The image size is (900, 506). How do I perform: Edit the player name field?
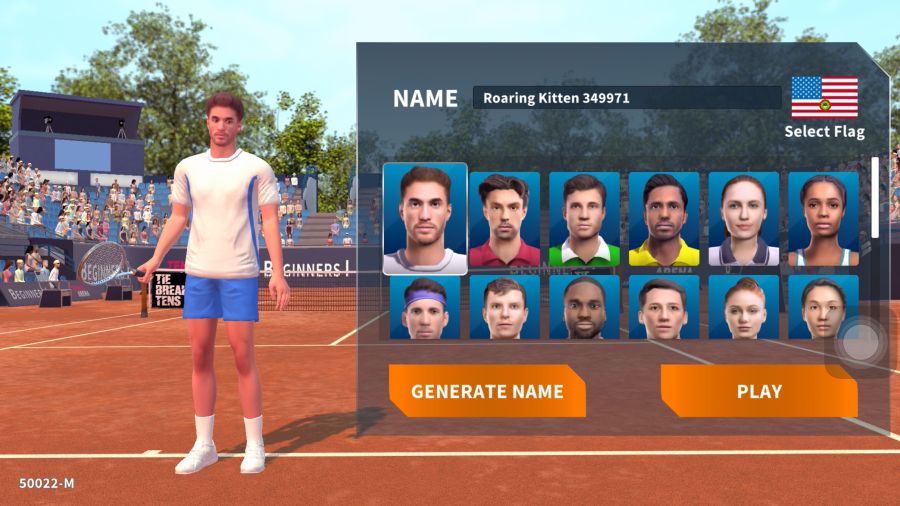tap(627, 98)
